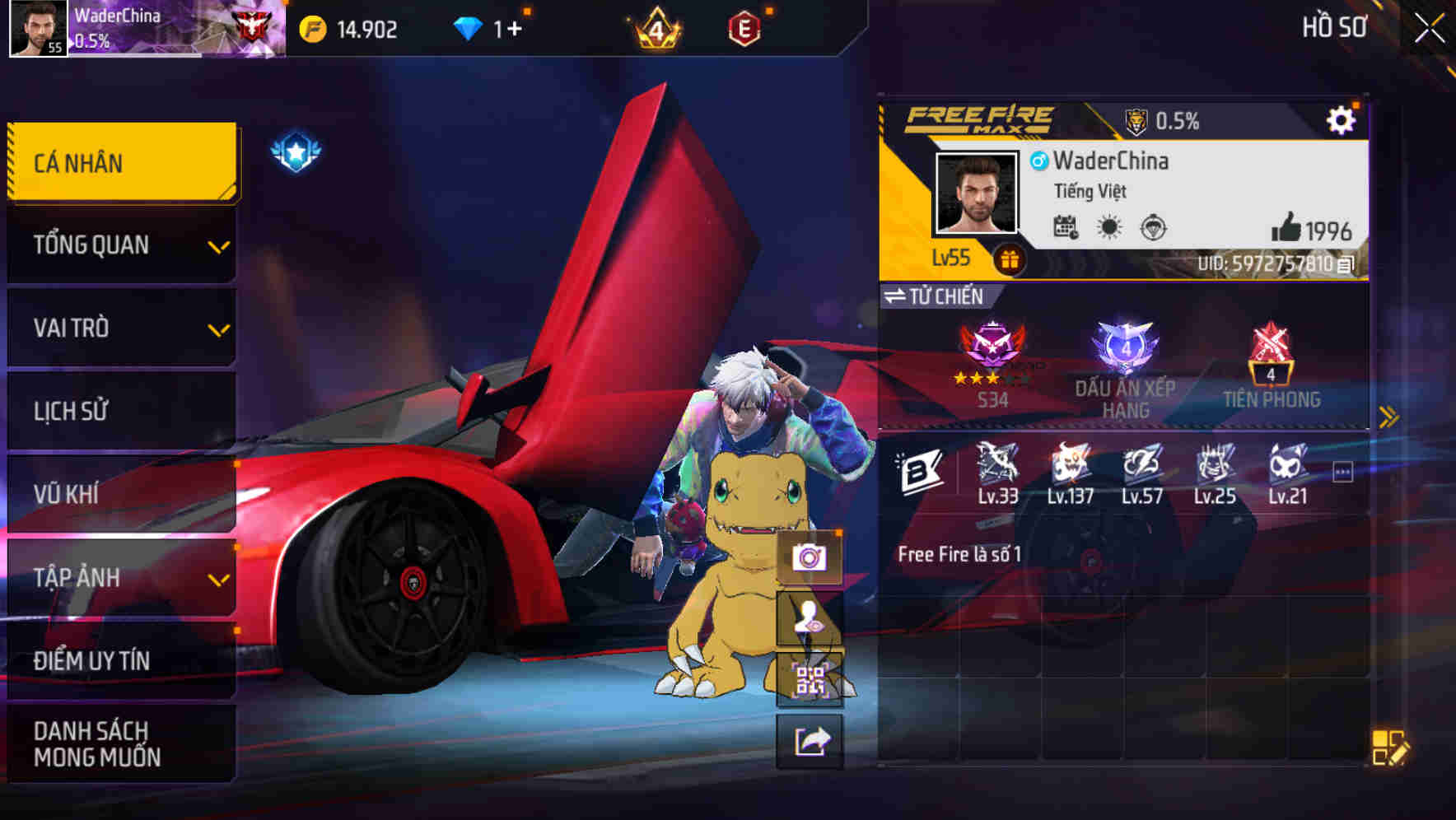Viewport: 1456px width, 820px height.
Task: Open DANH SÁCH MONG MUỐN
Action: point(120,743)
